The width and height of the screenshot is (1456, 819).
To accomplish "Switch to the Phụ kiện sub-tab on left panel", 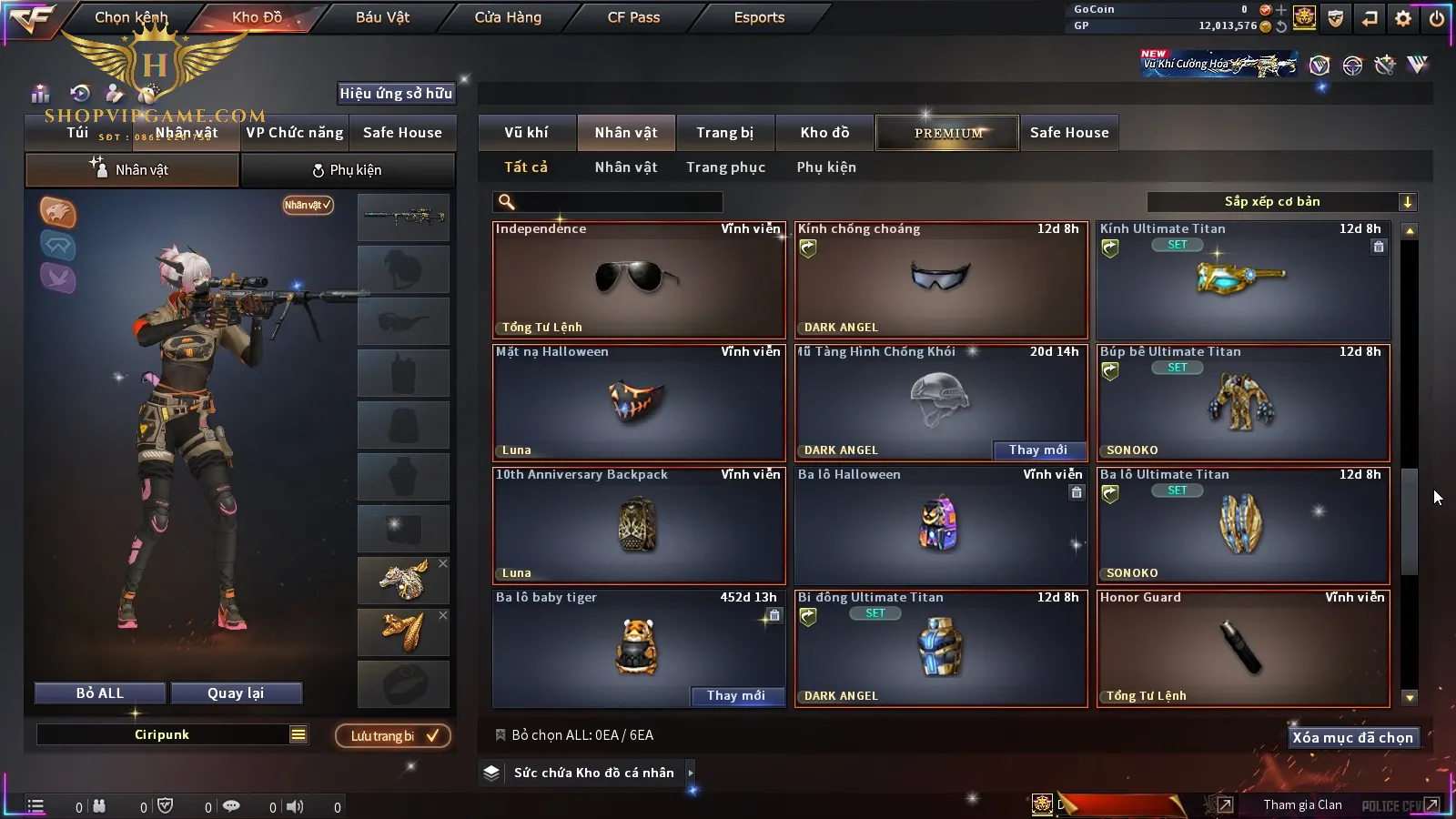I will (347, 170).
